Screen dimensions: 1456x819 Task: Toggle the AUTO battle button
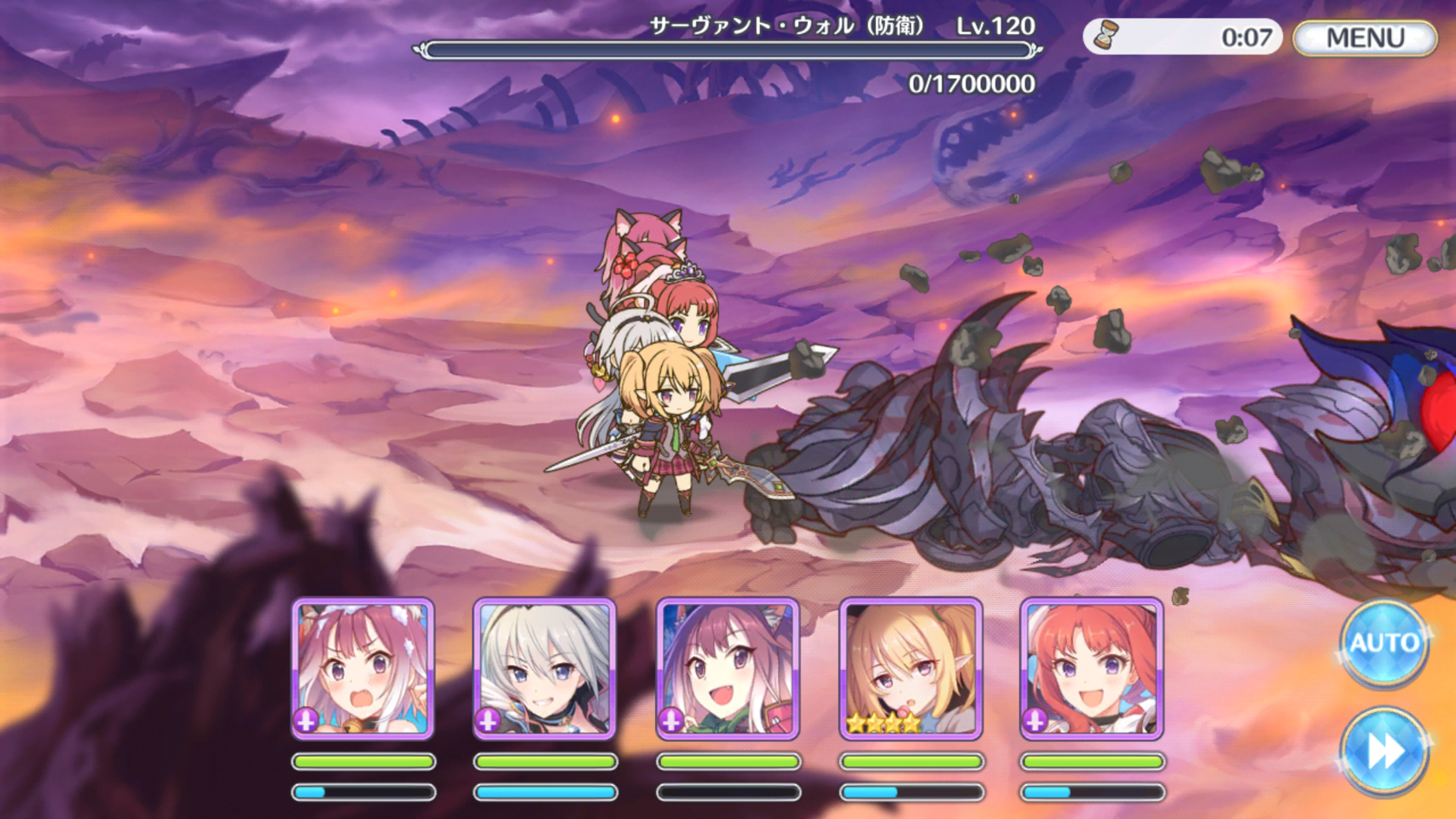click(1383, 643)
